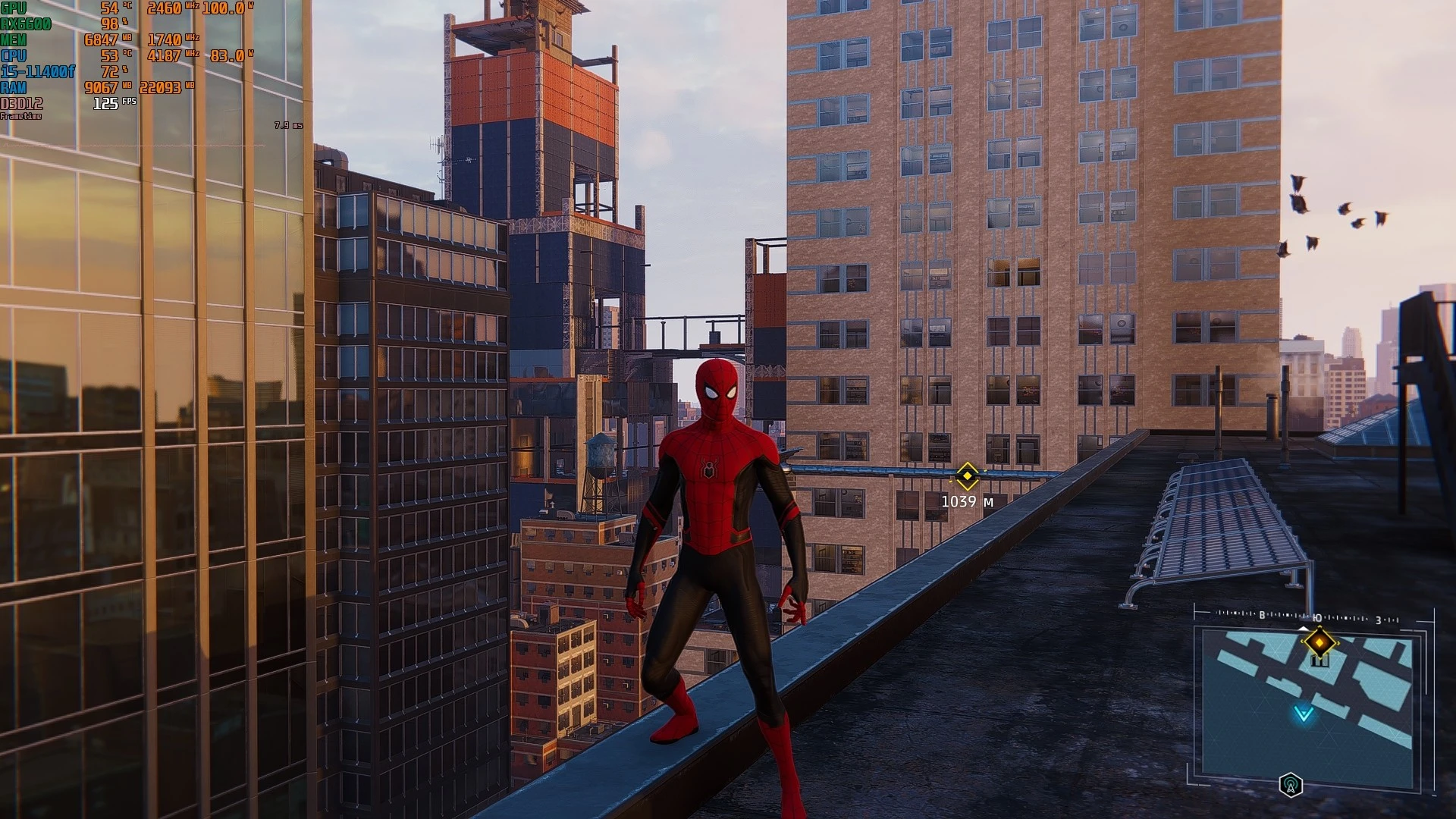The image size is (1456, 819).
Task: Click the GPU label in the overlay
Action: (x=14, y=7)
